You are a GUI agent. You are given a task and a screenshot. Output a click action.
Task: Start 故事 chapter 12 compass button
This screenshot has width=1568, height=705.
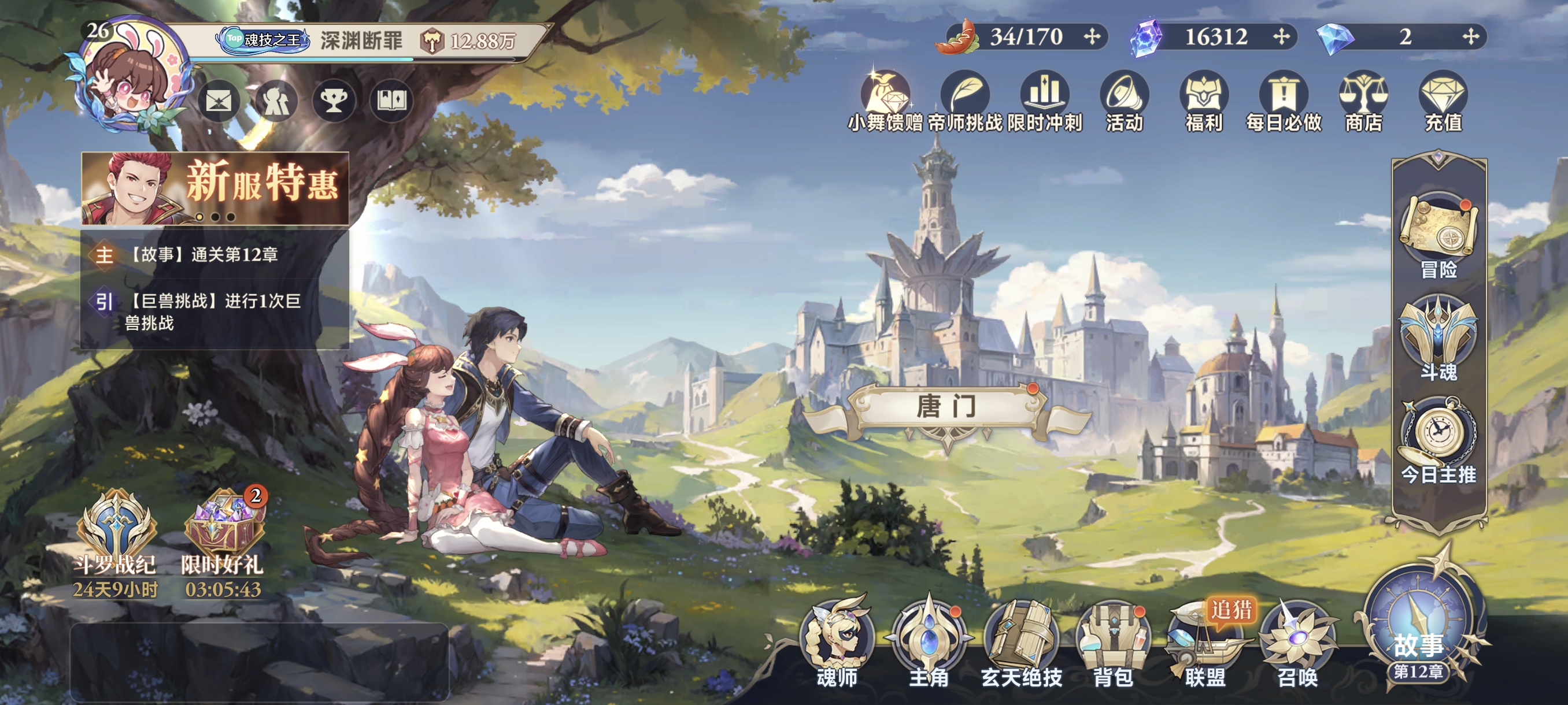pos(1419,633)
